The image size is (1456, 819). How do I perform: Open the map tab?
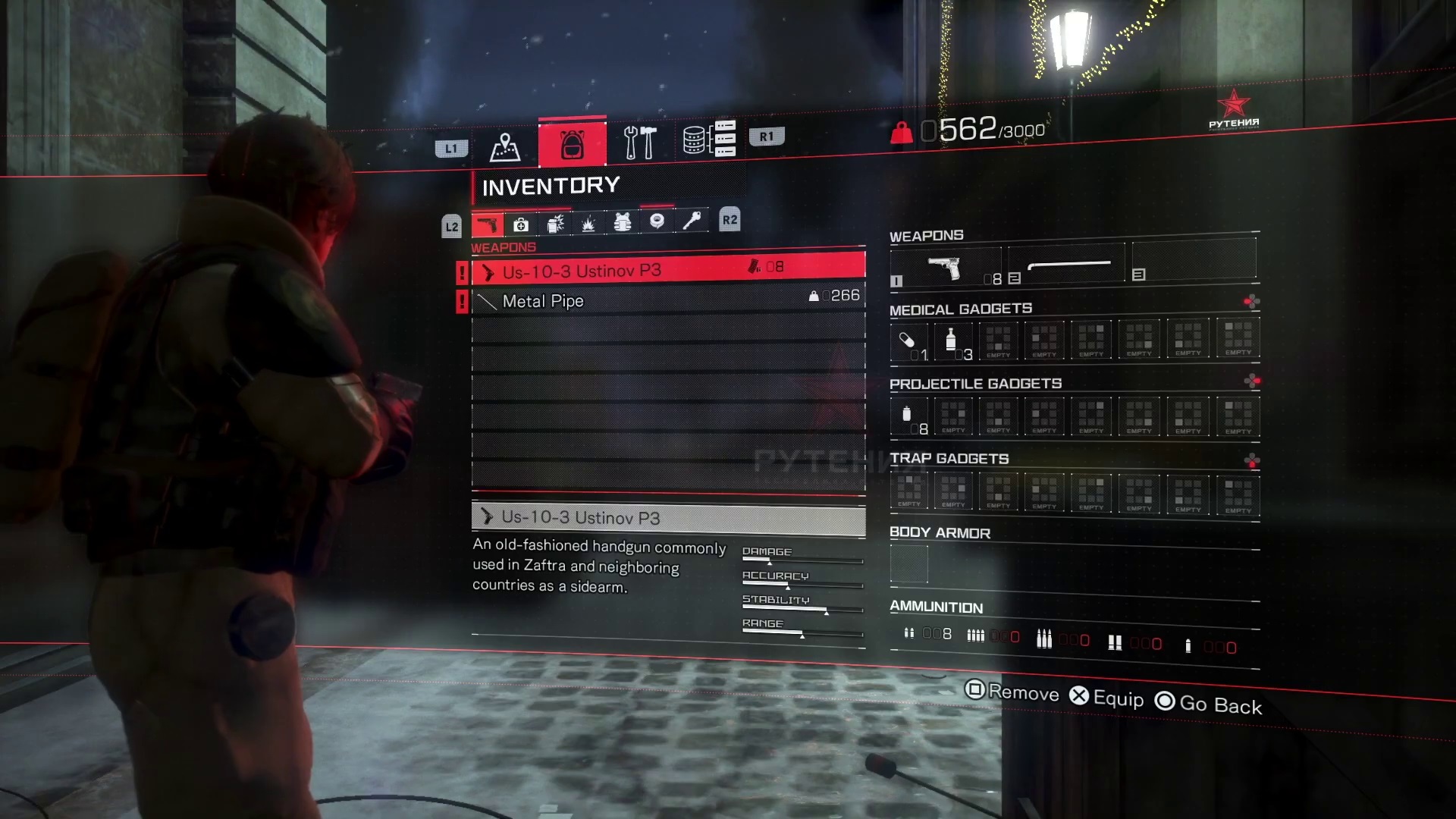point(504,146)
